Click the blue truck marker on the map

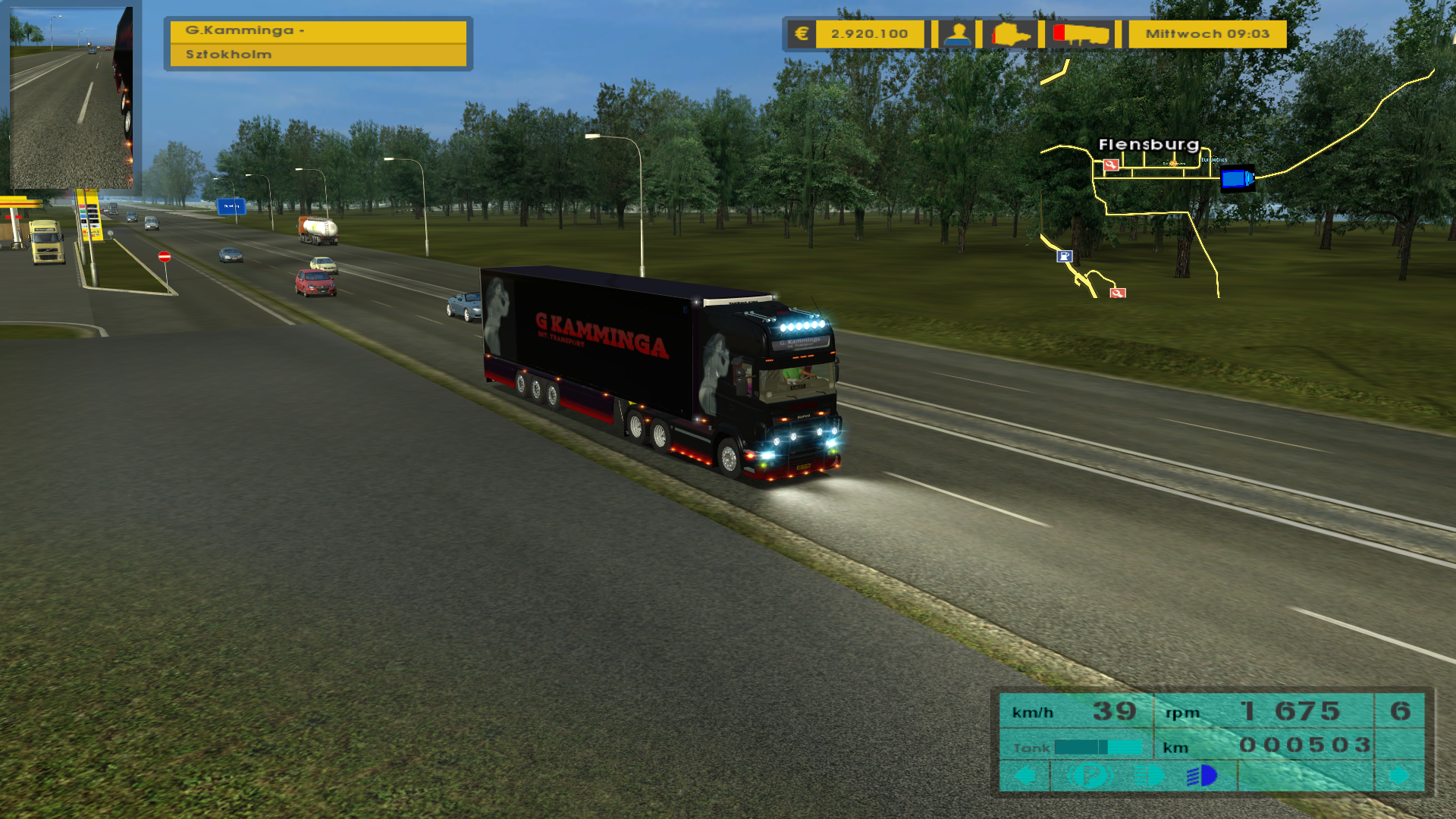click(x=1236, y=179)
